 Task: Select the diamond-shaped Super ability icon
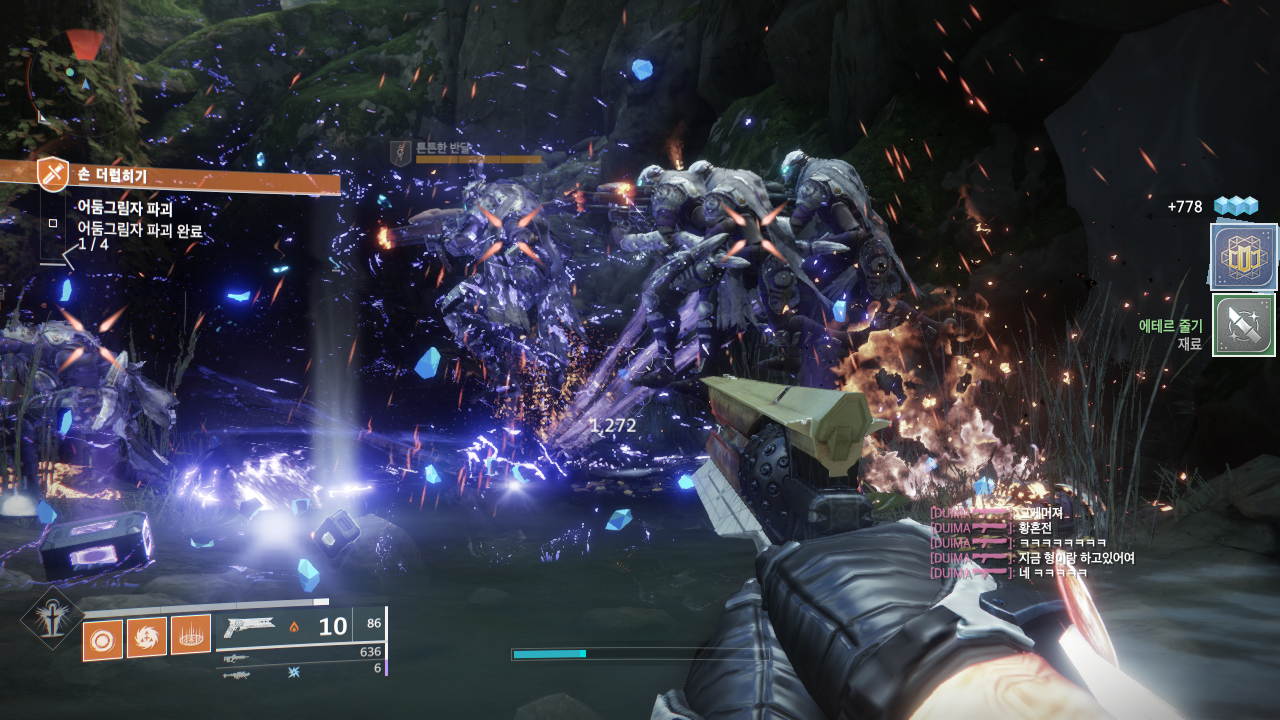pyautogui.click(x=50, y=617)
